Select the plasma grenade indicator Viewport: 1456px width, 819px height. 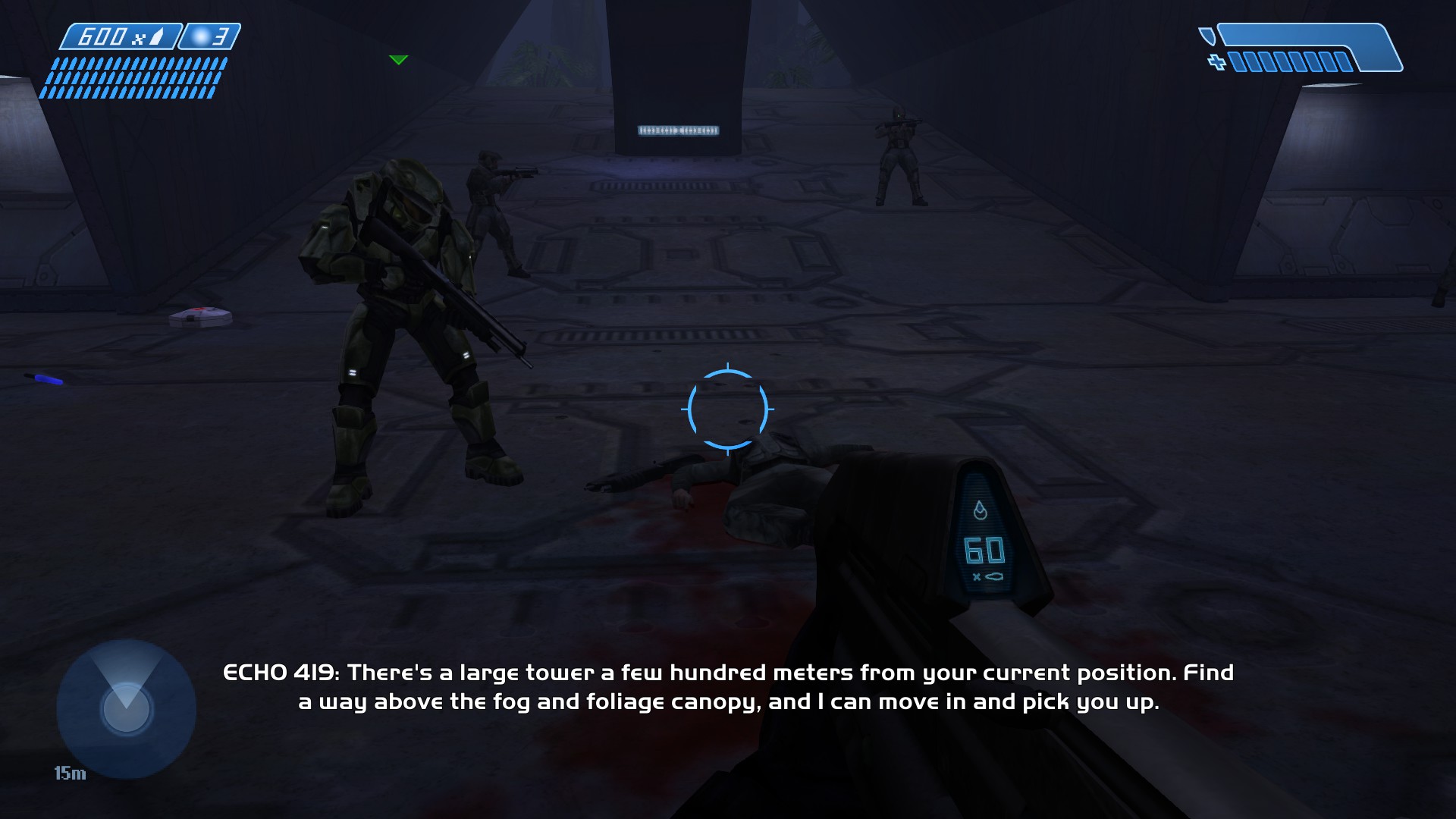pyautogui.click(x=210, y=36)
